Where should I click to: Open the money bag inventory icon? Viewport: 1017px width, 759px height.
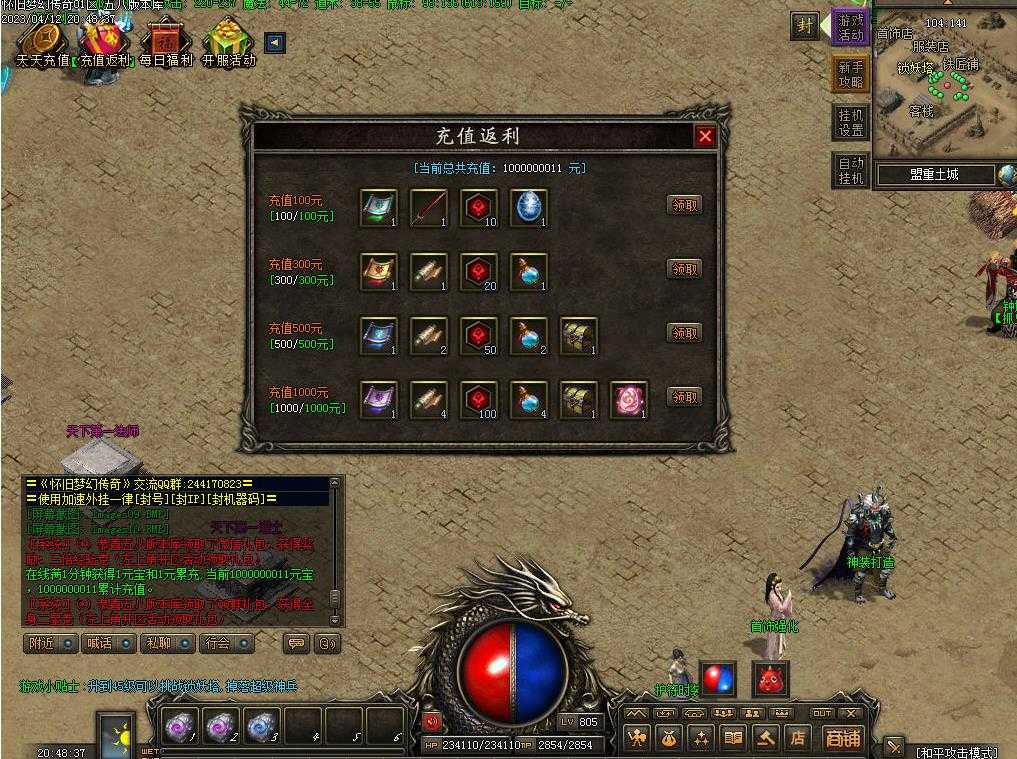point(669,738)
